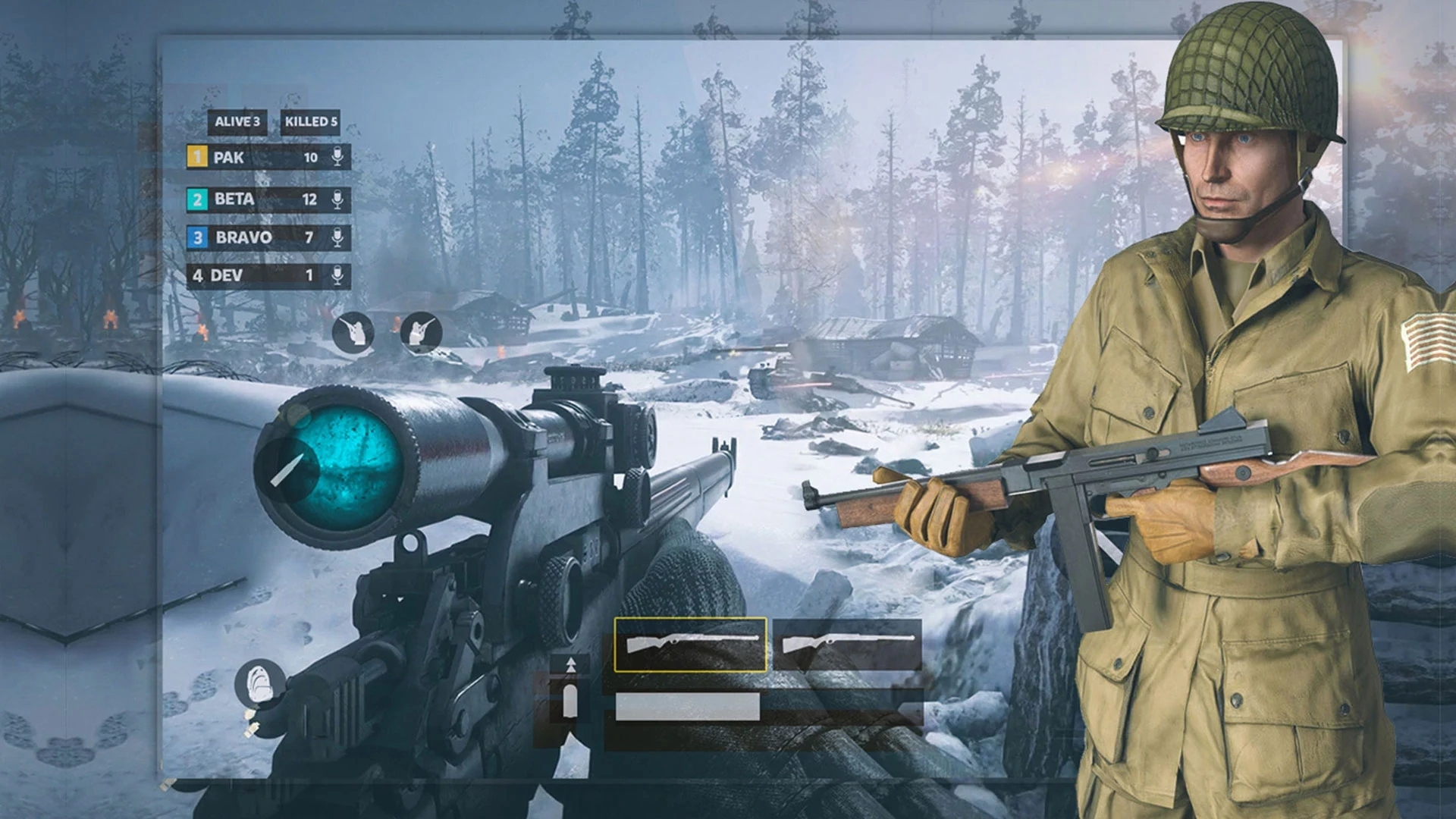Toggle BRAVO's microphone icon
The height and width of the screenshot is (819, 1456).
(x=337, y=237)
